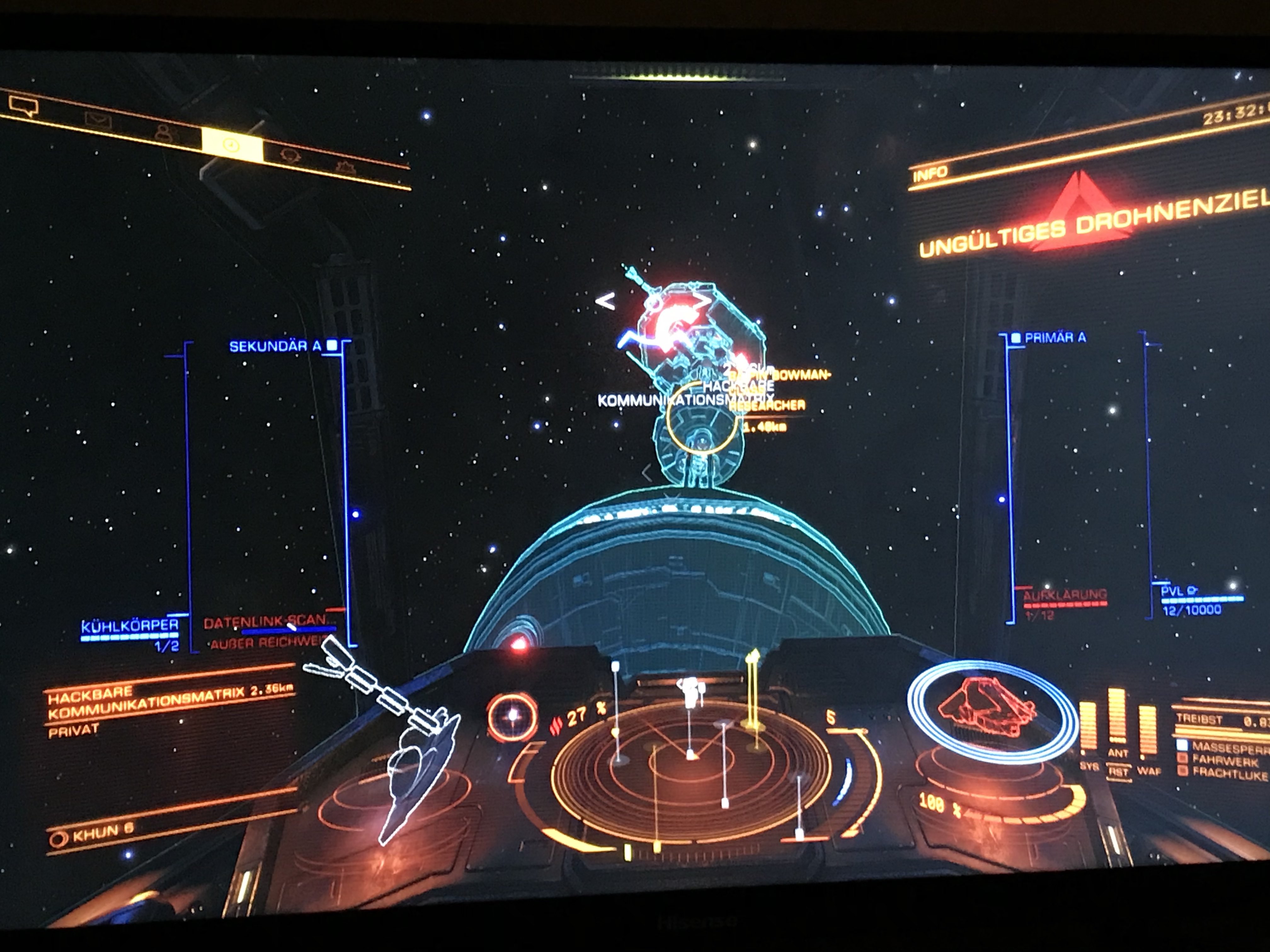
Task: Reset power distribution with RST
Action: point(1118,772)
